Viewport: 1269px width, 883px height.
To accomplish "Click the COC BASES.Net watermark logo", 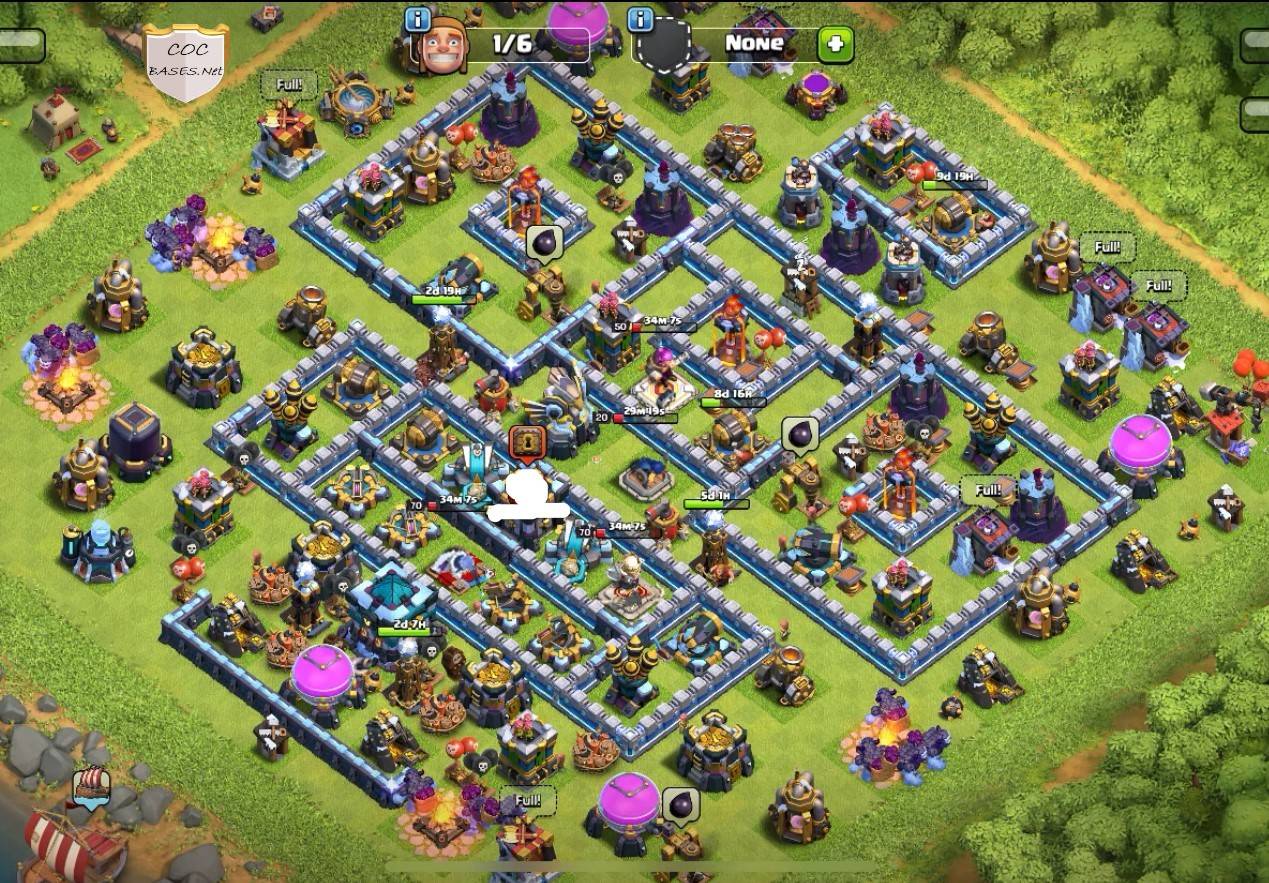I will (x=185, y=62).
